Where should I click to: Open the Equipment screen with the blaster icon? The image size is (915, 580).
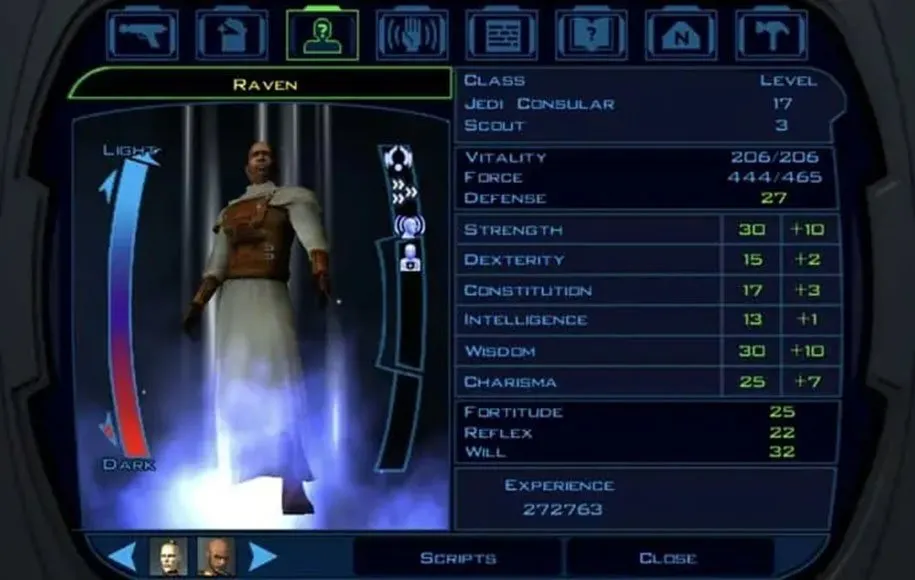tap(142, 34)
